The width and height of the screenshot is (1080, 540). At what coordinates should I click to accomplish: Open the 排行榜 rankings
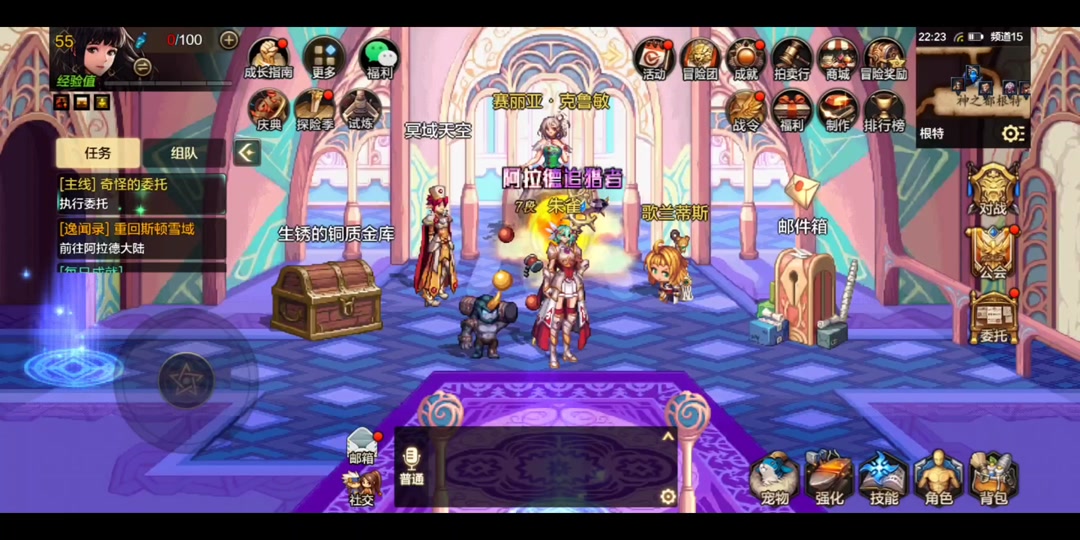click(x=884, y=110)
